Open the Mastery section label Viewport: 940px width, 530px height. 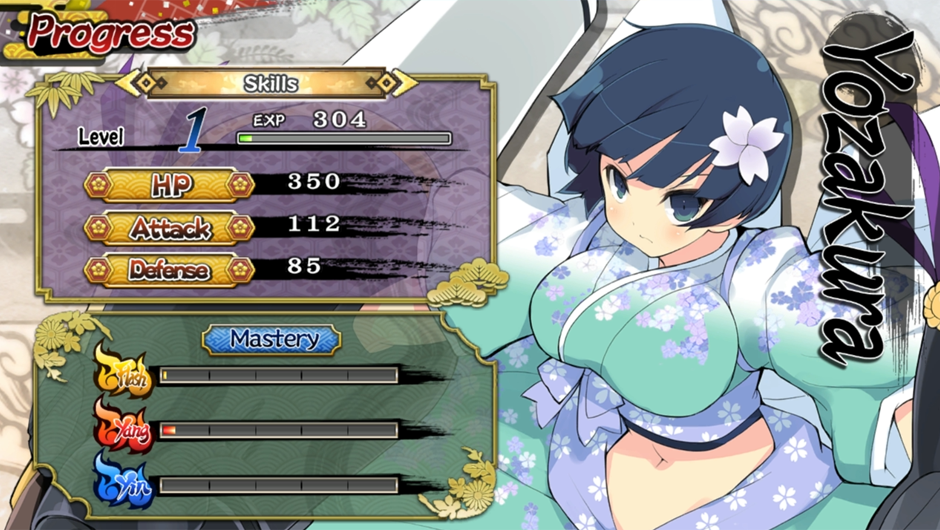(272, 340)
